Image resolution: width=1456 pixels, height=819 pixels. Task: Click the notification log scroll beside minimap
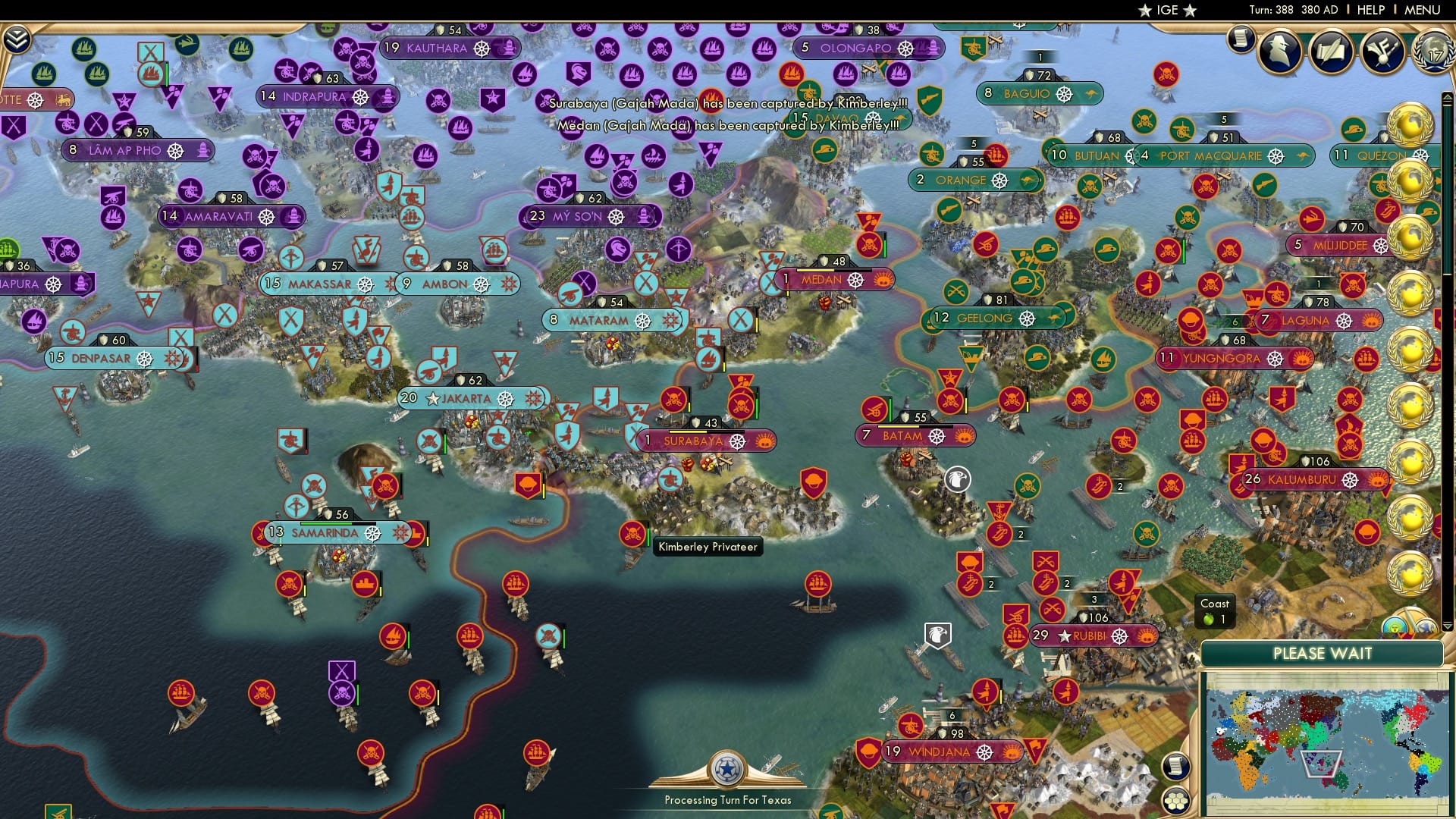(x=1175, y=766)
